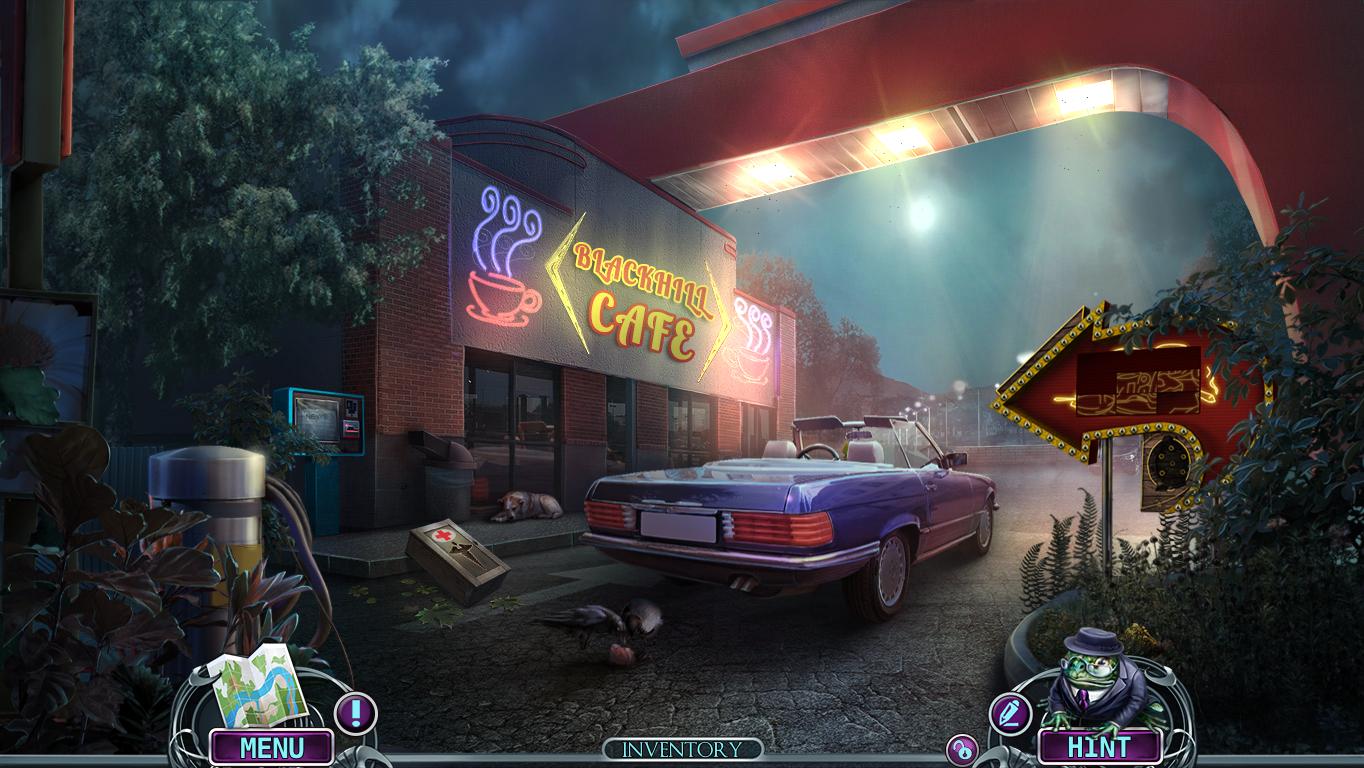Use the HINT button
This screenshot has width=1364, height=768.
[1099, 747]
